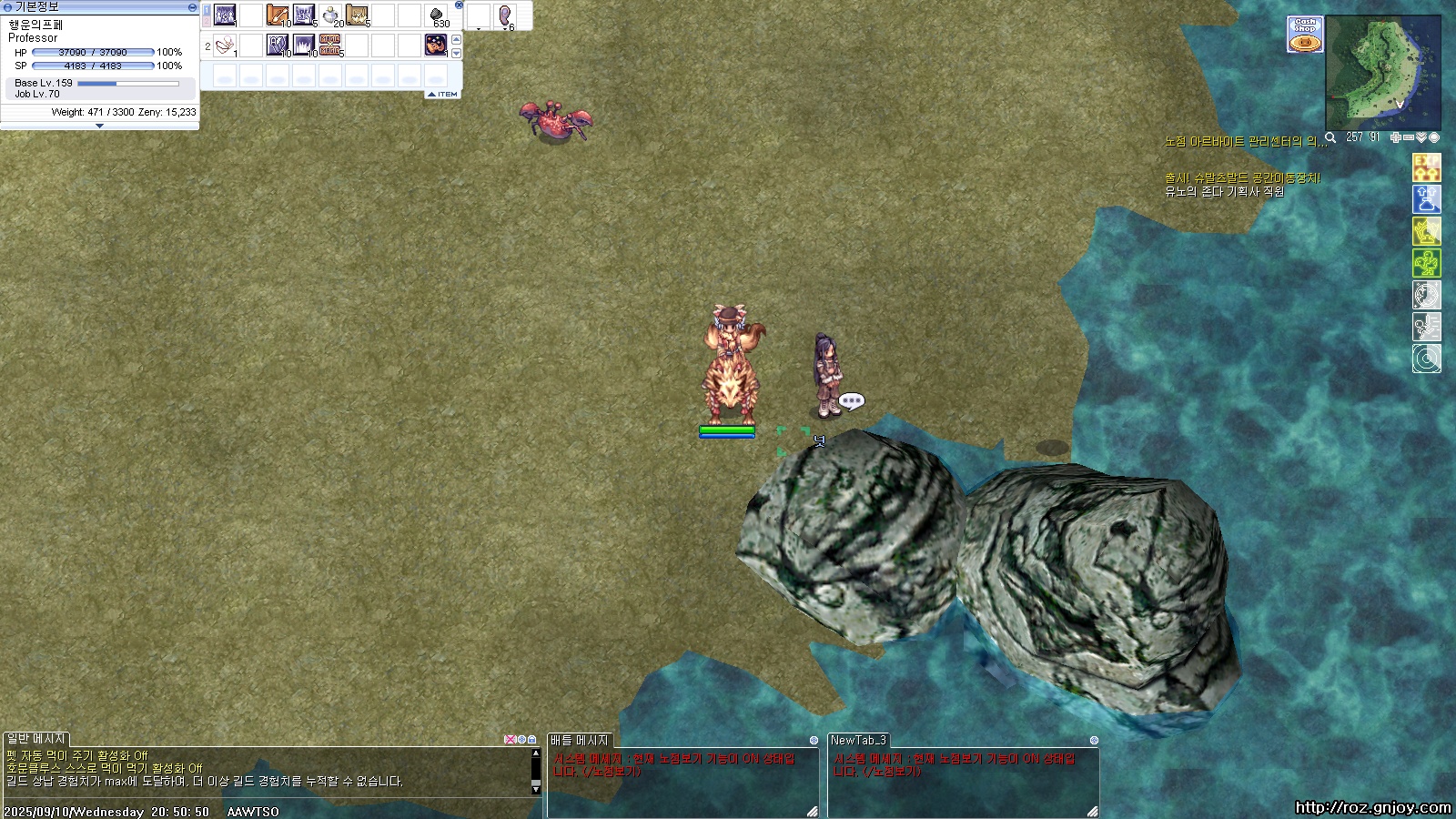
Task: Expand the basic info panel's bottom arrow
Action: tap(99, 126)
